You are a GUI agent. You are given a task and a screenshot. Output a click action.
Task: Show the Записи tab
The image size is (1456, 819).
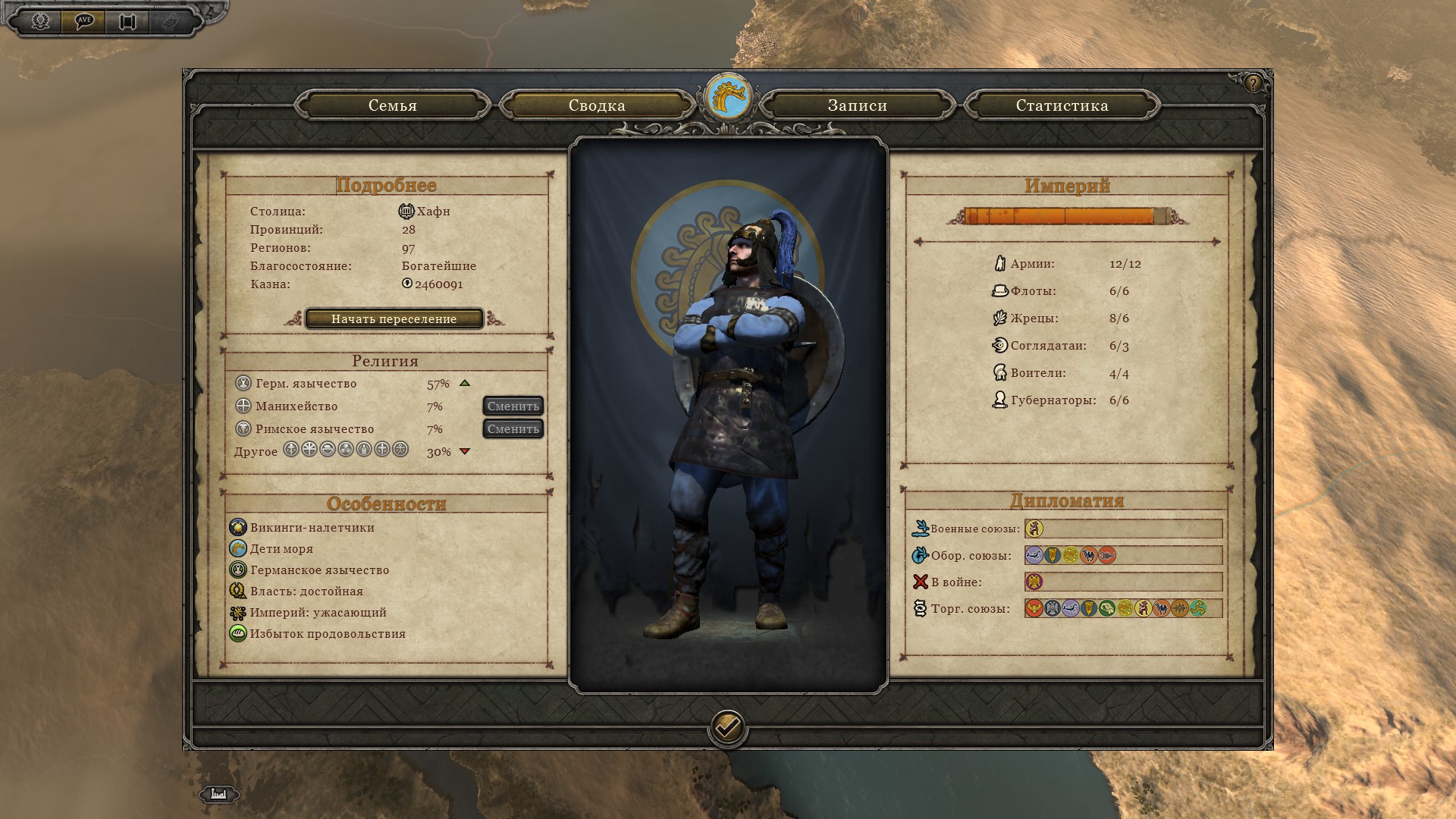857,106
